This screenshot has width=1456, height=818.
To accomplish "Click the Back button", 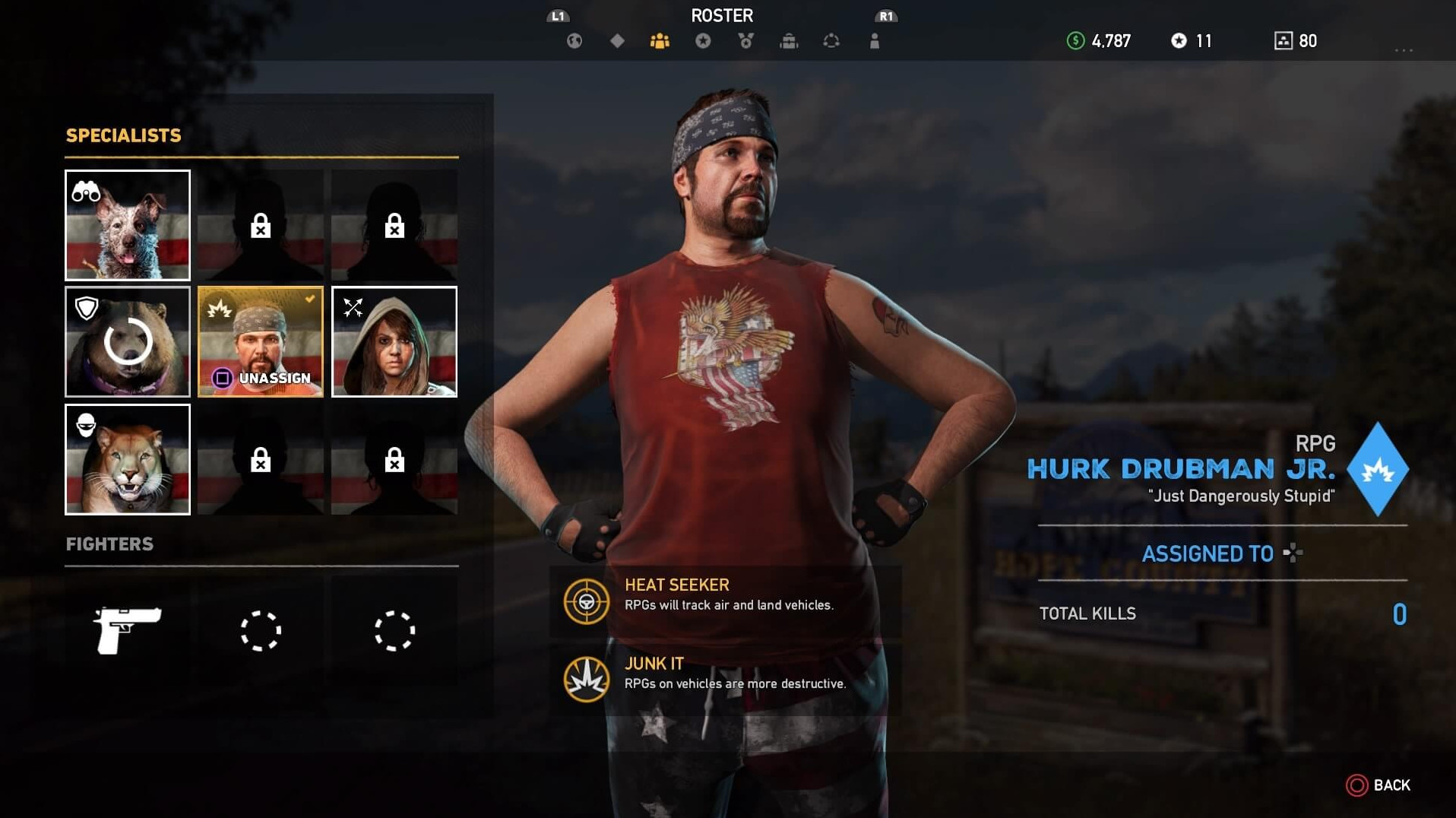I will (1378, 785).
